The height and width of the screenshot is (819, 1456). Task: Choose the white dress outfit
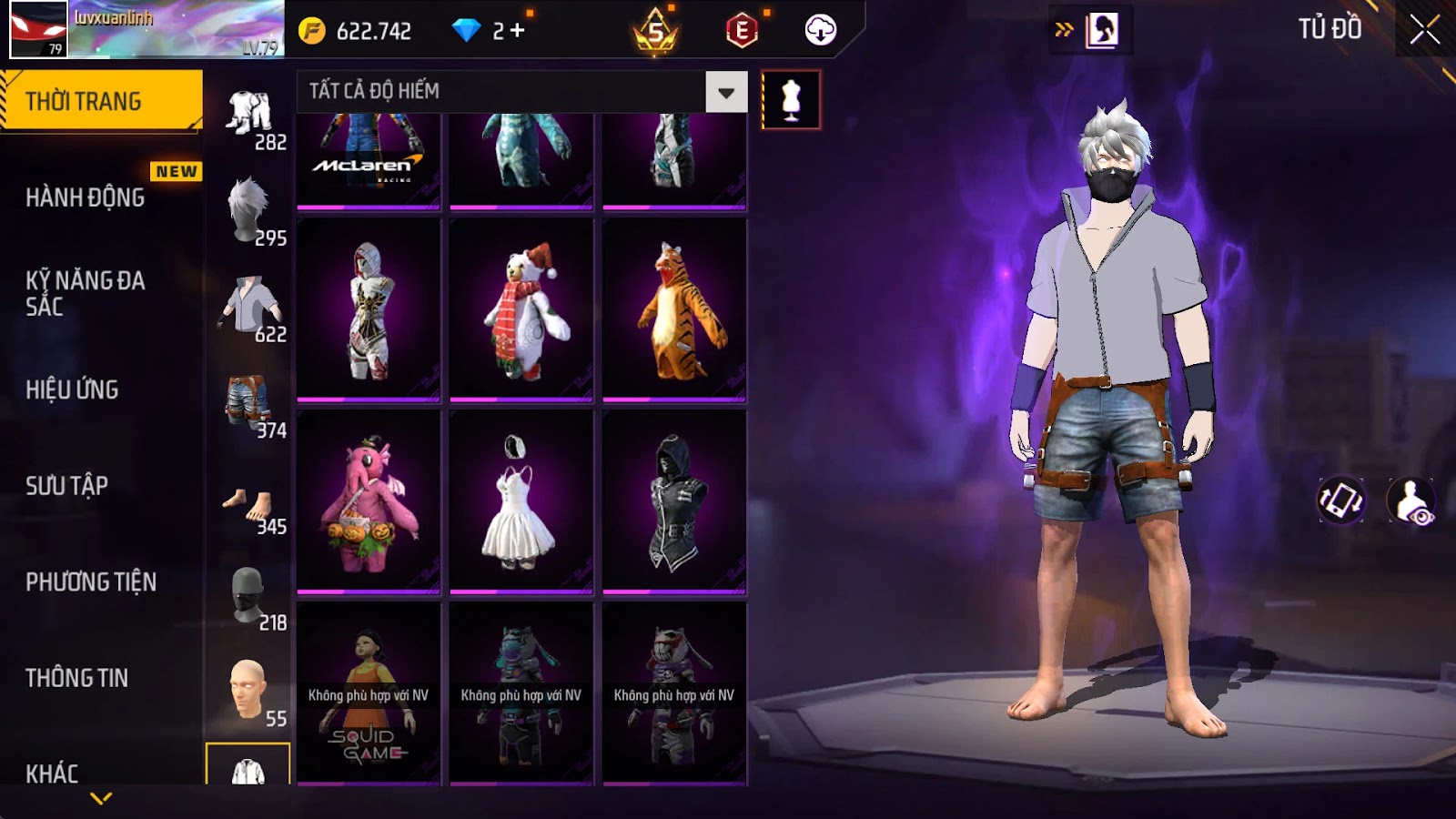point(521,501)
